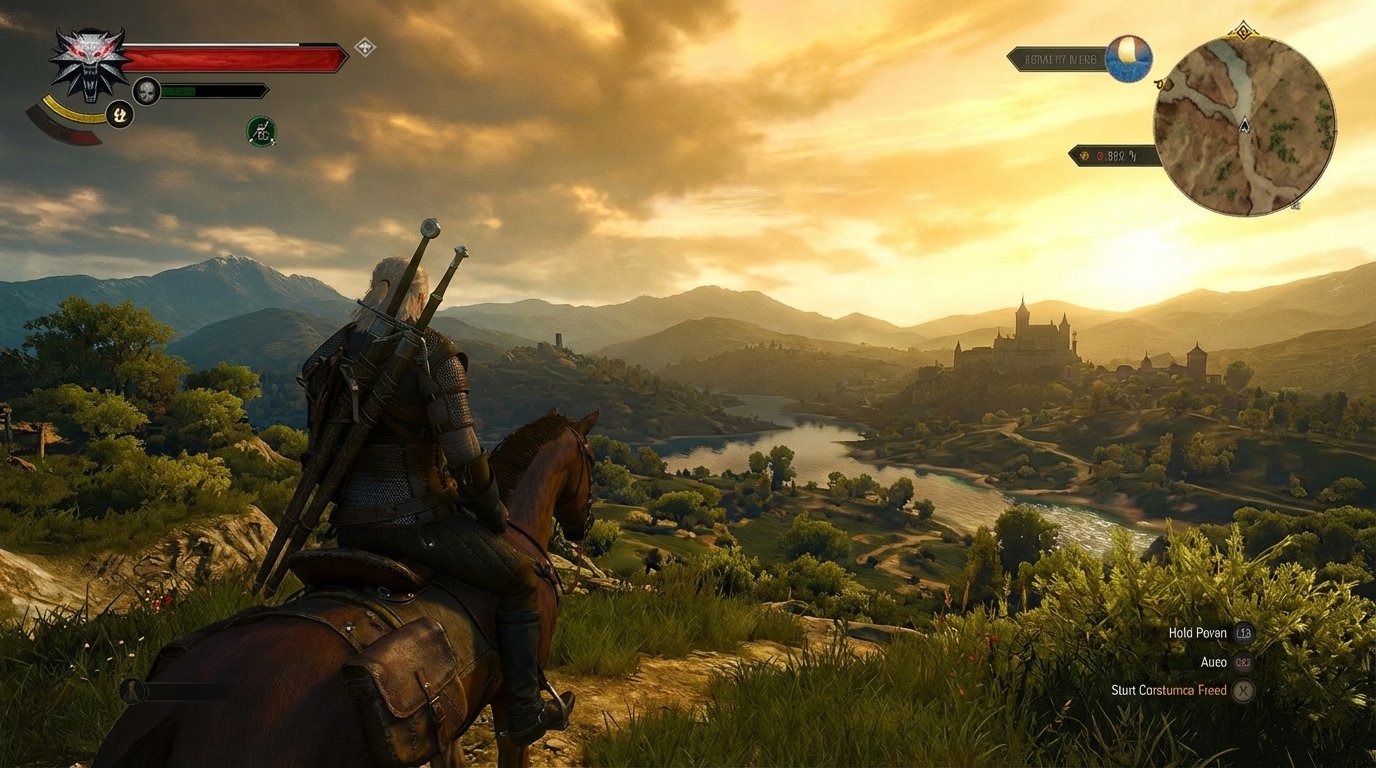Click the monster icon at the currency banner's left
Screen dimensions: 1376x768
point(1083,155)
